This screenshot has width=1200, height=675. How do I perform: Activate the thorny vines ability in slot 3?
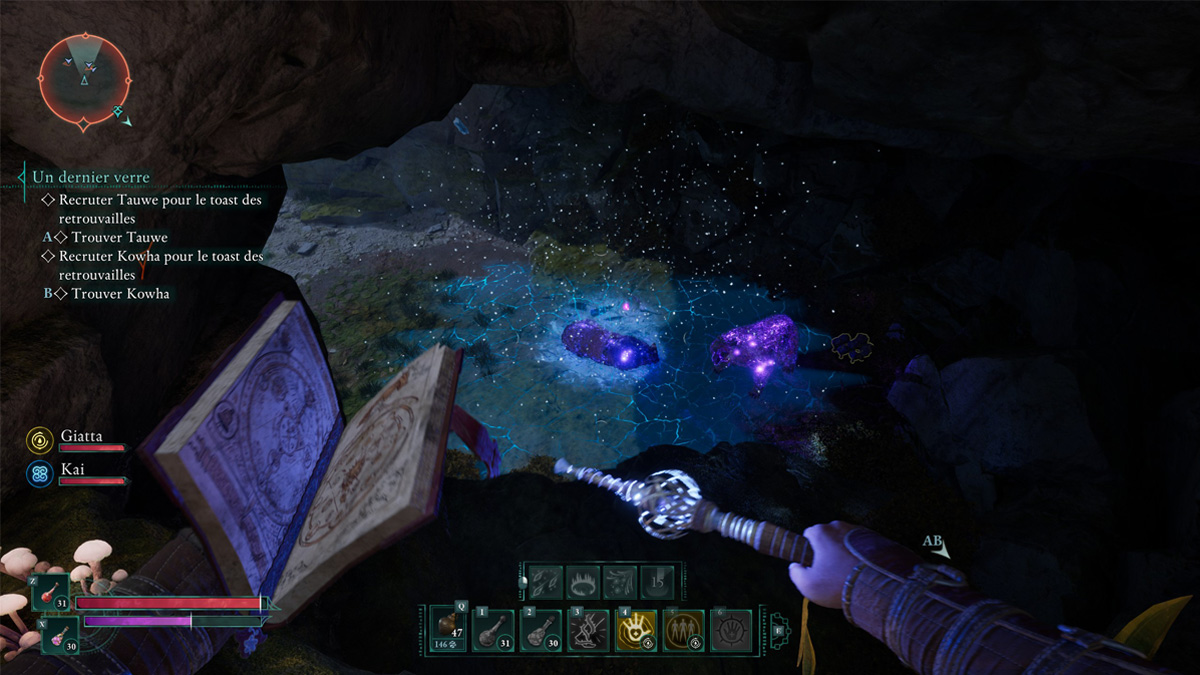[589, 631]
